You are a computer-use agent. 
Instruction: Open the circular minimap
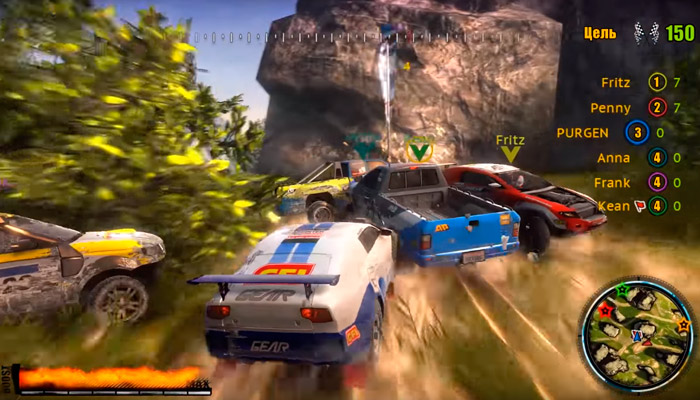[x=638, y=335]
